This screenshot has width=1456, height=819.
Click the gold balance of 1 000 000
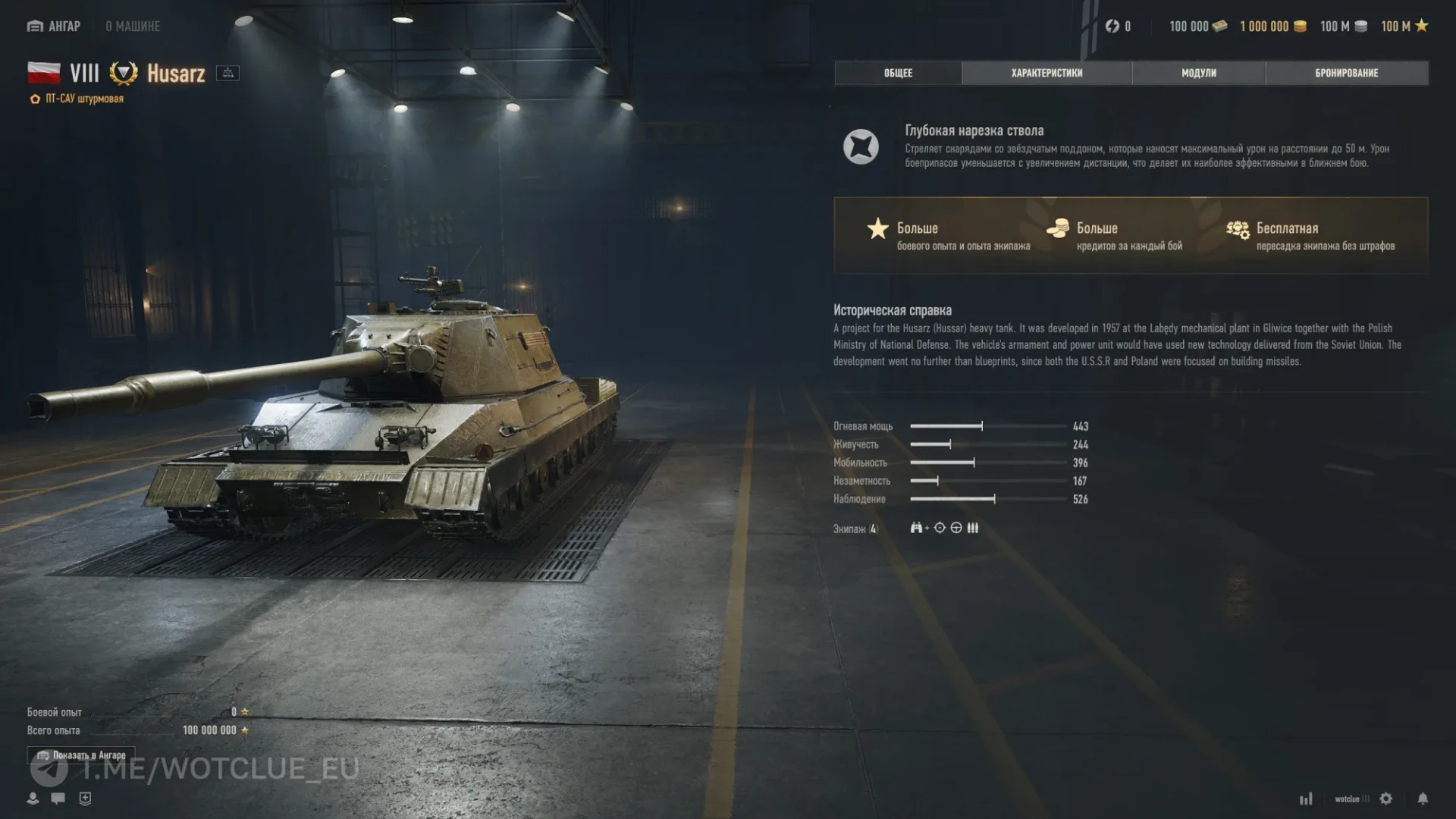pyautogui.click(x=1272, y=27)
